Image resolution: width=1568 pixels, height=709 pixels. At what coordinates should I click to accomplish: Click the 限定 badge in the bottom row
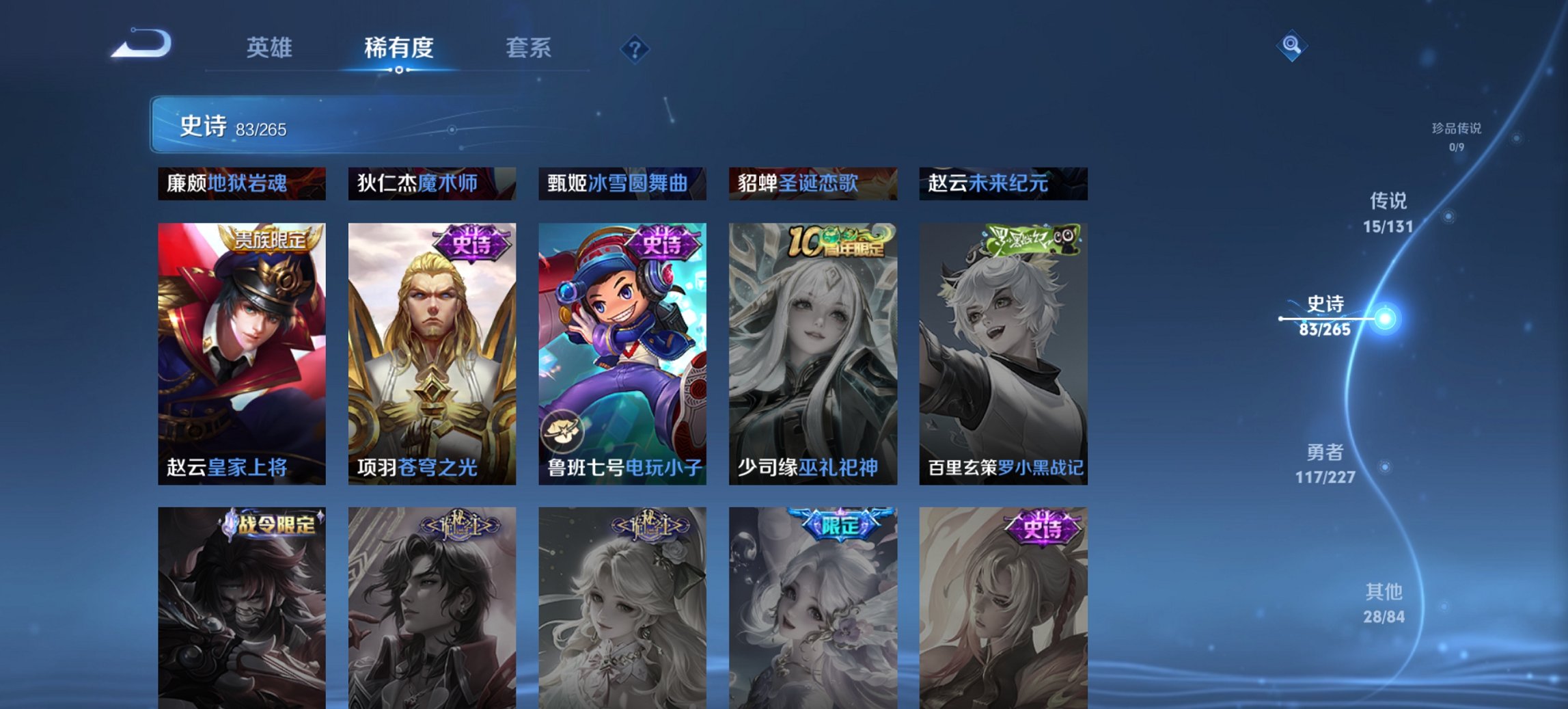[839, 523]
